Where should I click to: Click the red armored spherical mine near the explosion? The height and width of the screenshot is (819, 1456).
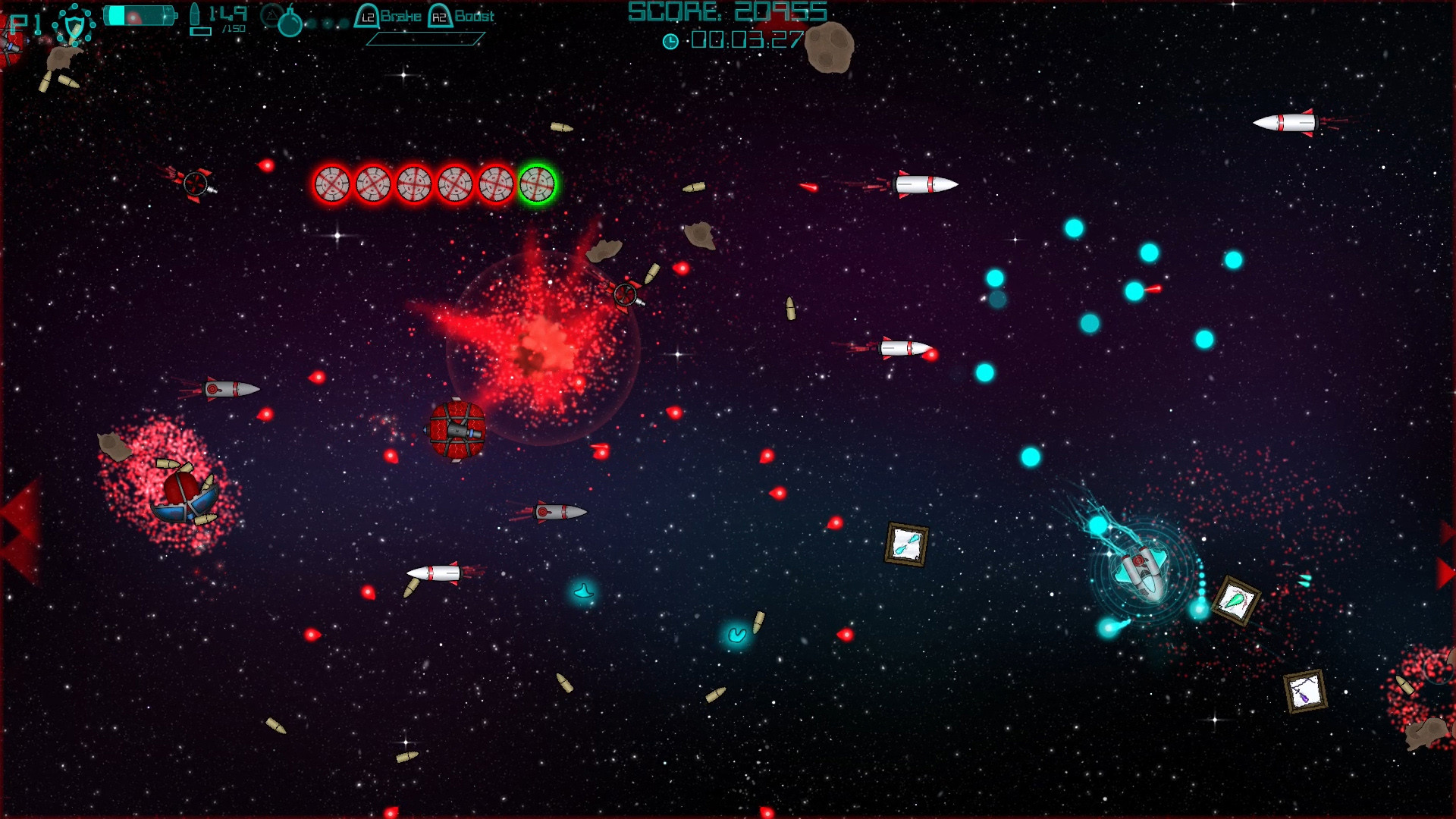click(457, 429)
